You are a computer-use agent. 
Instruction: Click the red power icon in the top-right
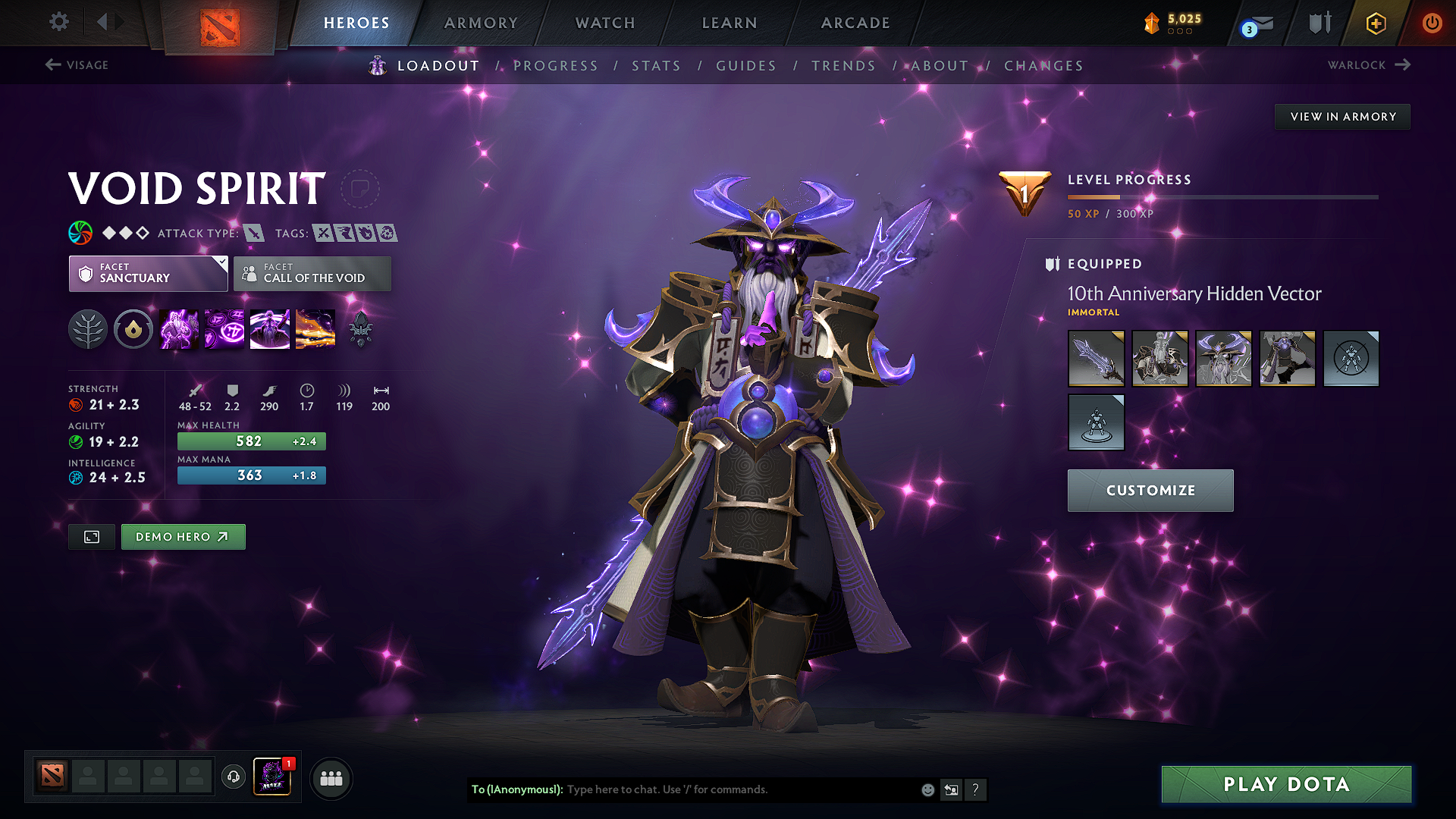[x=1432, y=24]
